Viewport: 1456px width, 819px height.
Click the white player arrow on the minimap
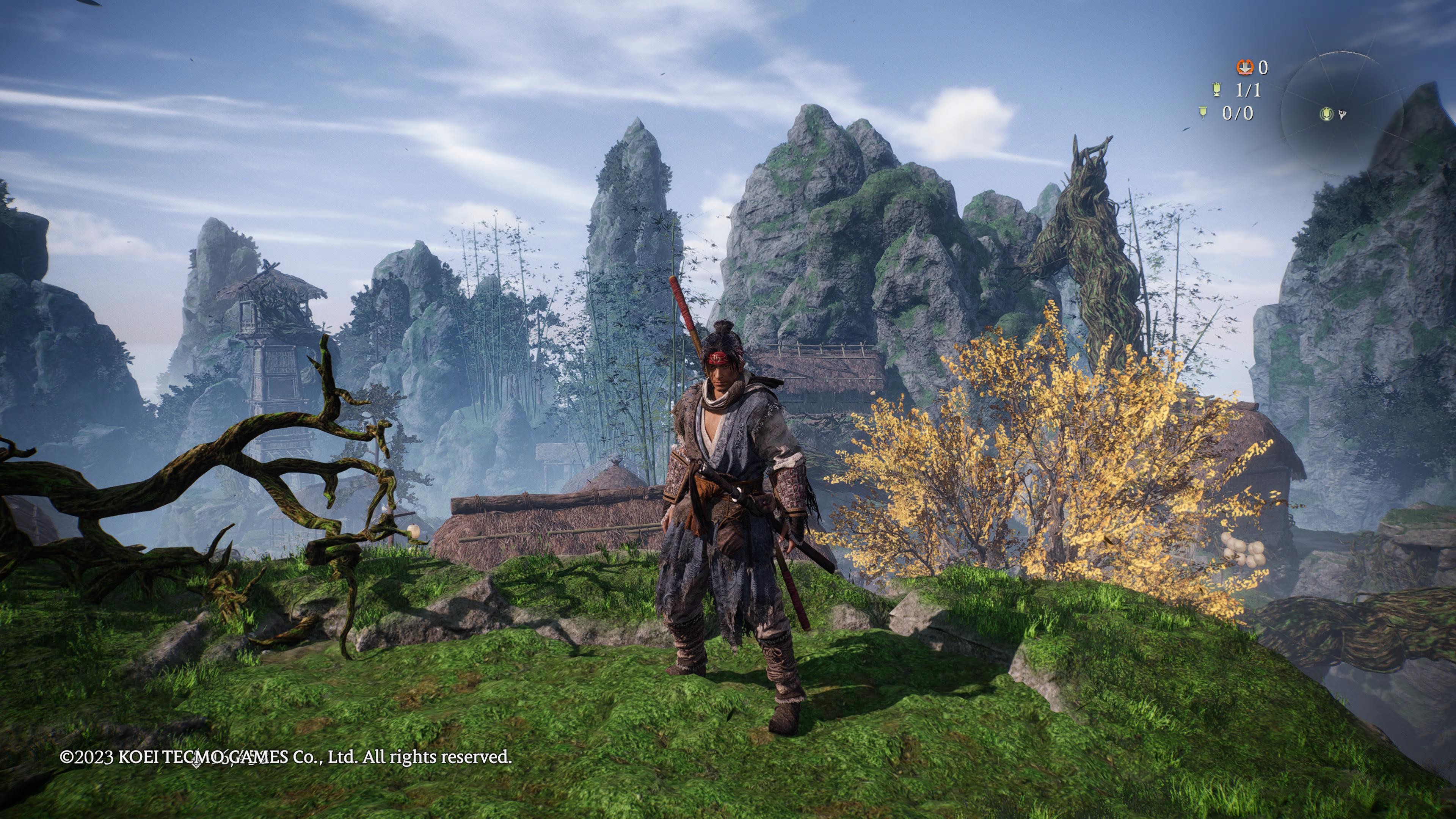(x=1342, y=115)
